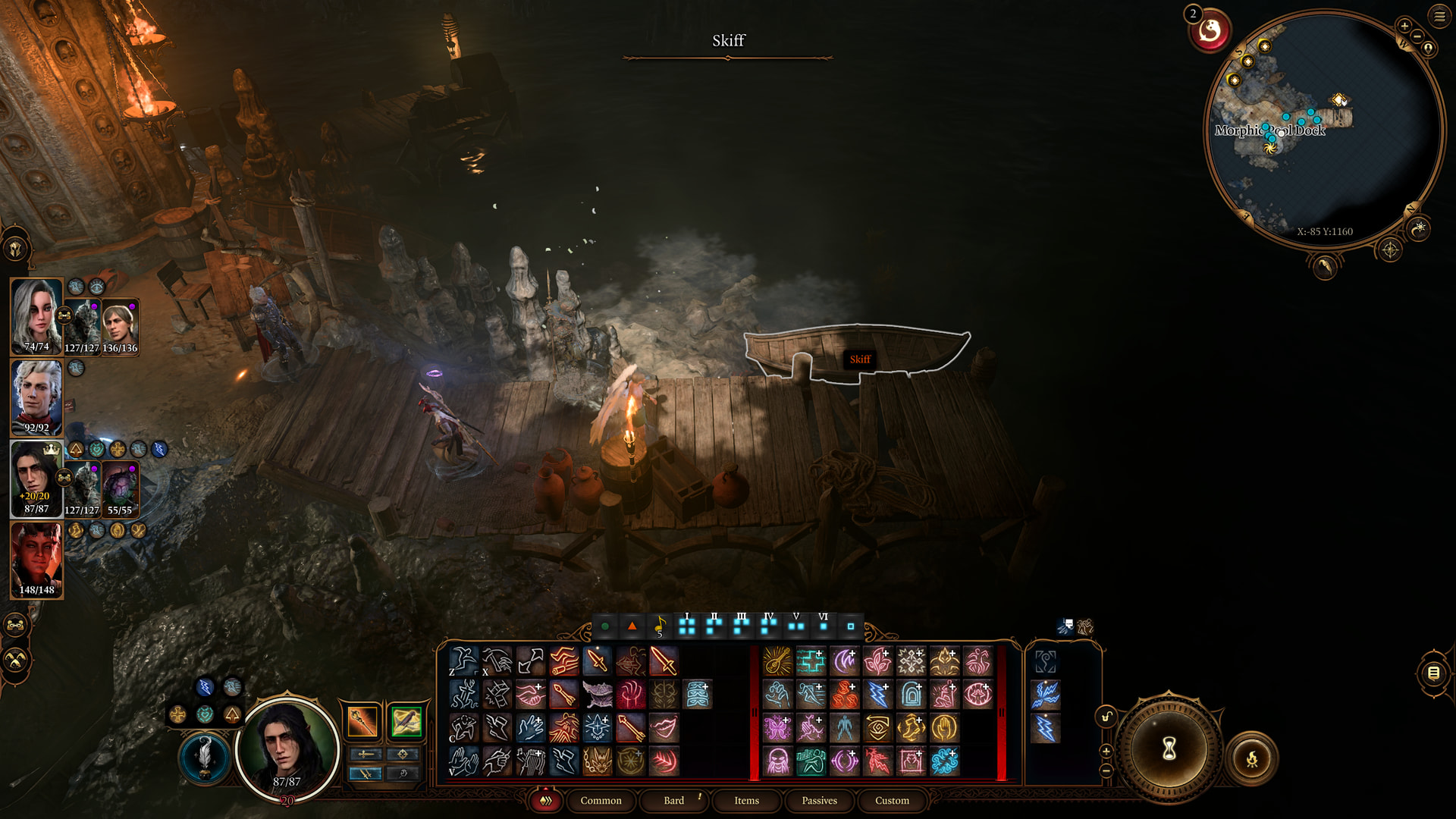Zoom in the minimap with plus button
This screenshot has height=819, width=1456.
pos(1404,26)
